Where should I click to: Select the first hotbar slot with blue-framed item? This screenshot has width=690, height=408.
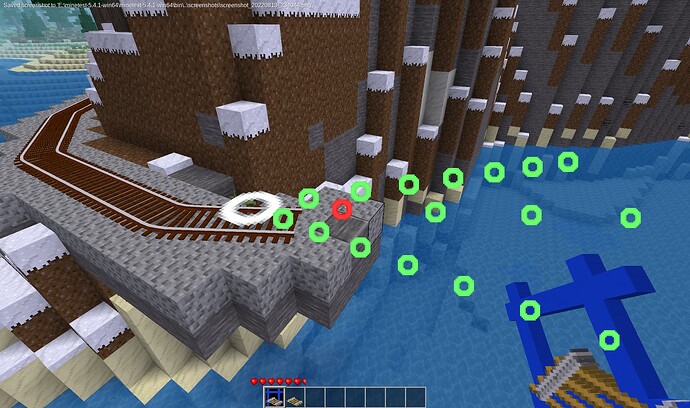point(272,397)
